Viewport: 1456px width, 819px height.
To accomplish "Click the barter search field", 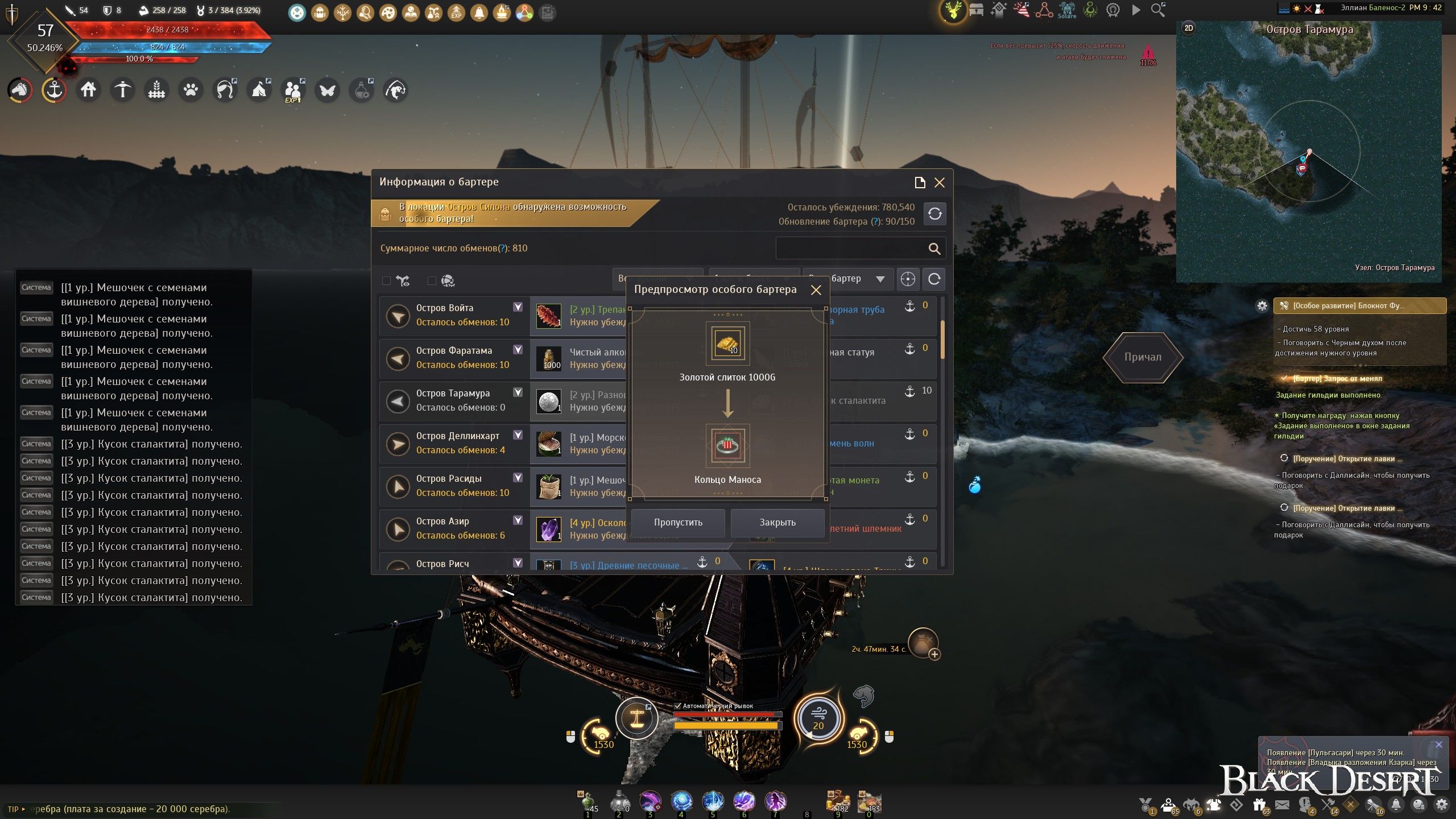I will (x=850, y=249).
